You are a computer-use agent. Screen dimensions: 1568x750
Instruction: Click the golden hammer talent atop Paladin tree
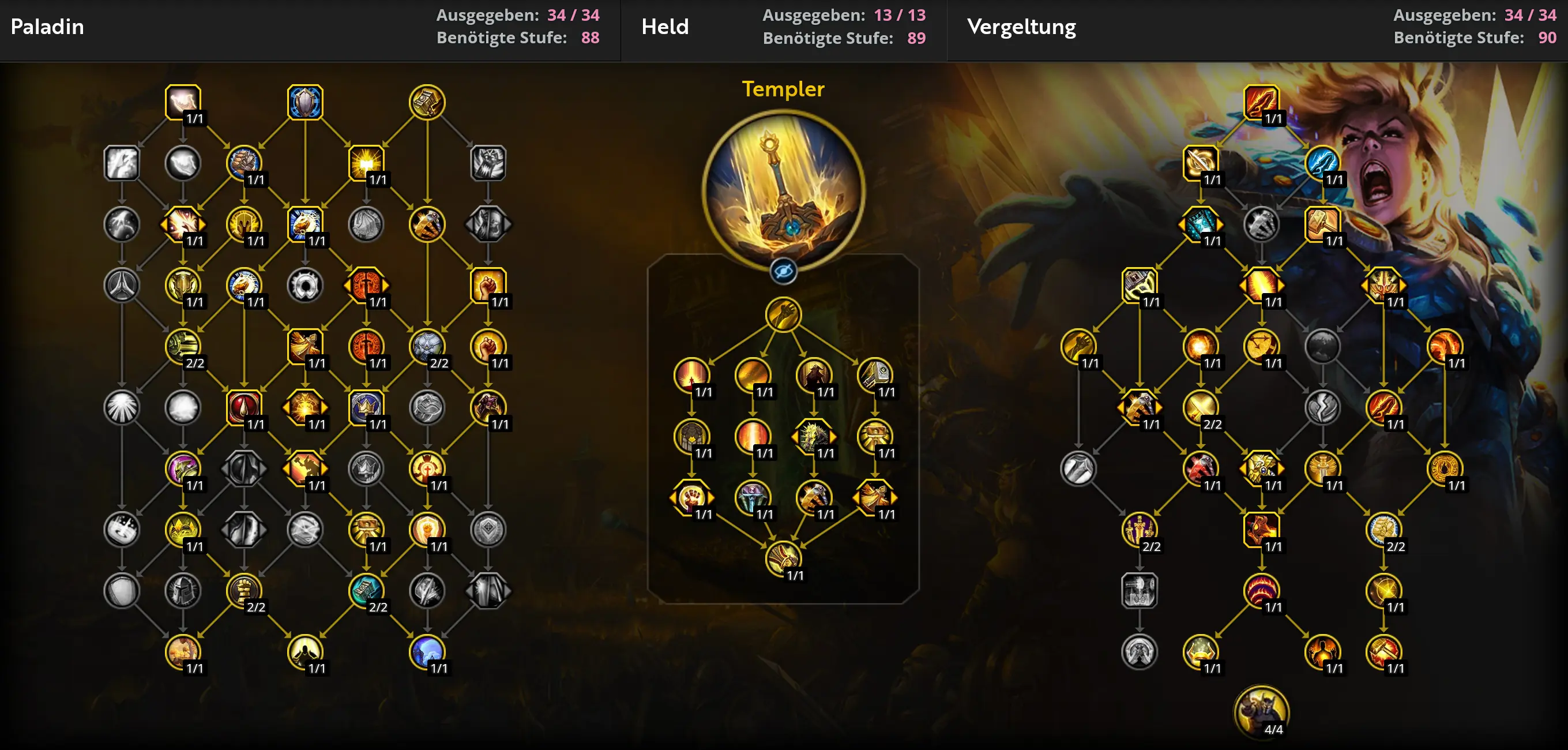(x=427, y=102)
